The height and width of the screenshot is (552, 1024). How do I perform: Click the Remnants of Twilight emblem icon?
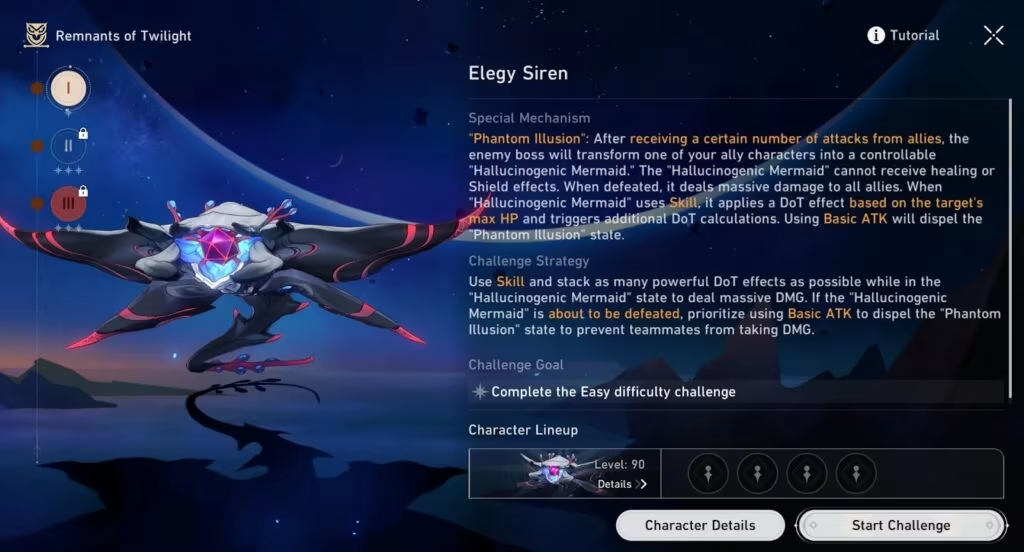coord(36,36)
